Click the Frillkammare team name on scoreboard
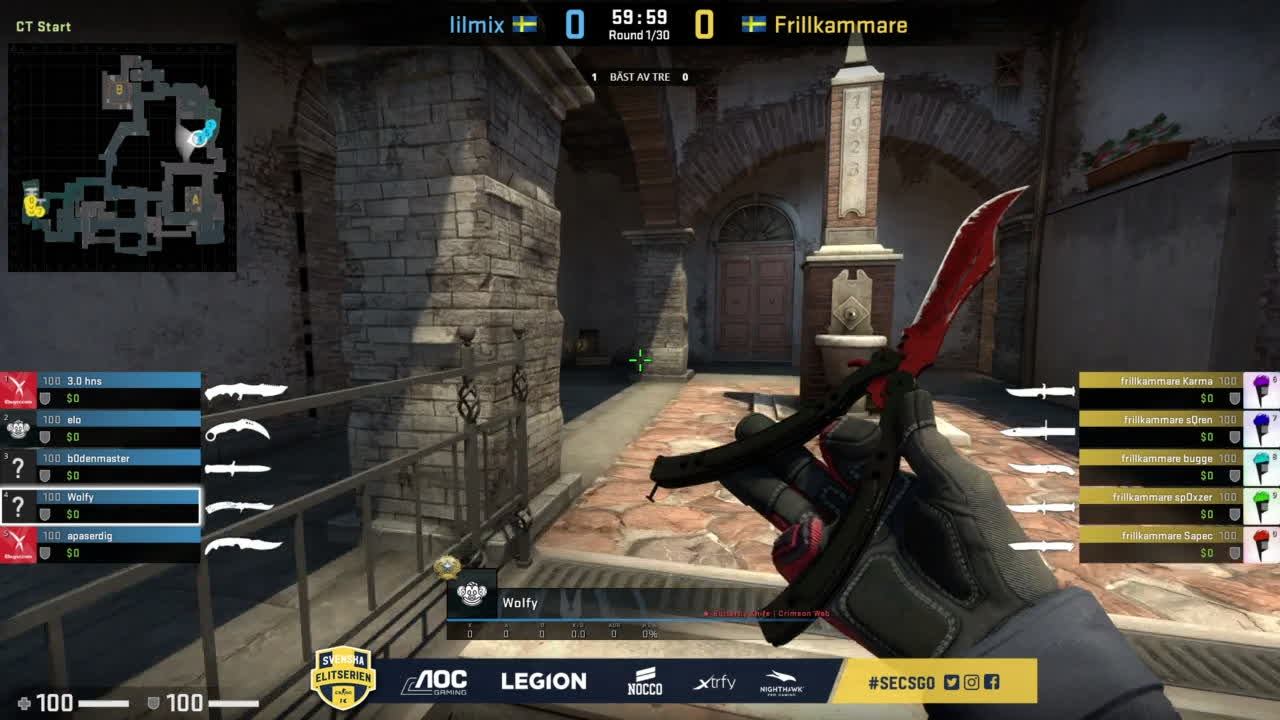The width and height of the screenshot is (1280, 720). [840, 25]
